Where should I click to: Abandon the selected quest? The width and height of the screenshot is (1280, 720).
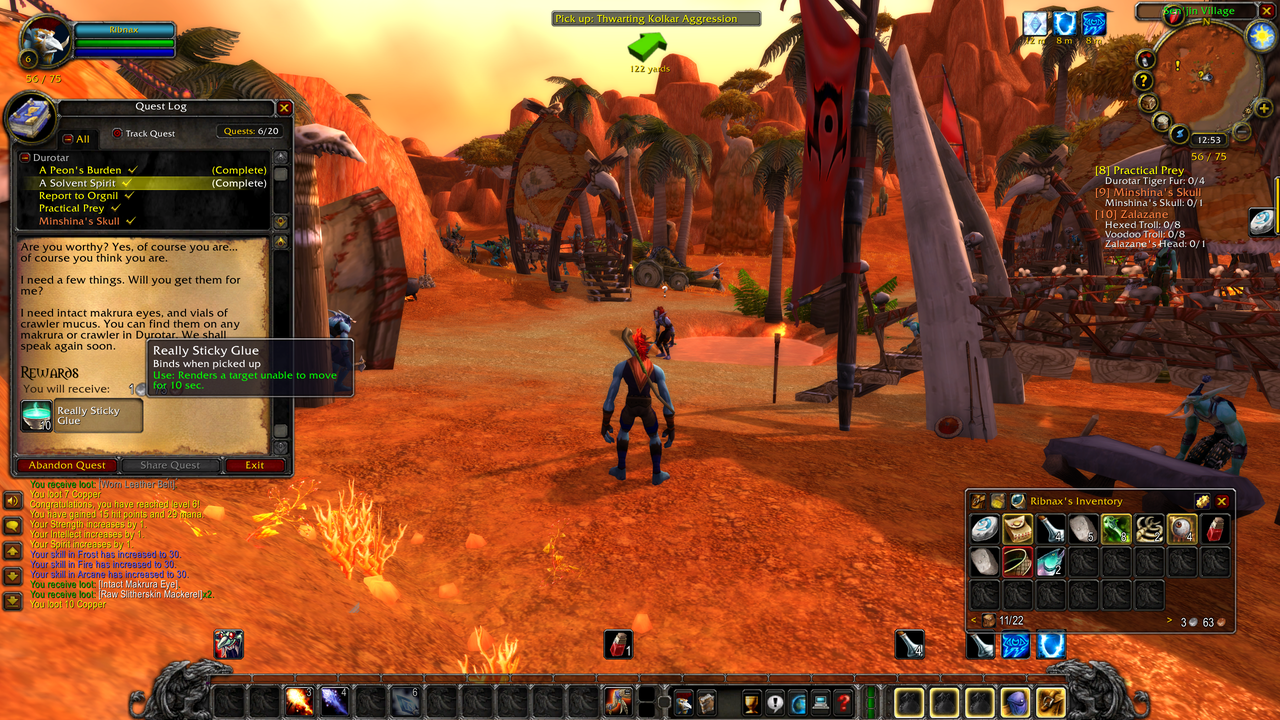(x=67, y=465)
